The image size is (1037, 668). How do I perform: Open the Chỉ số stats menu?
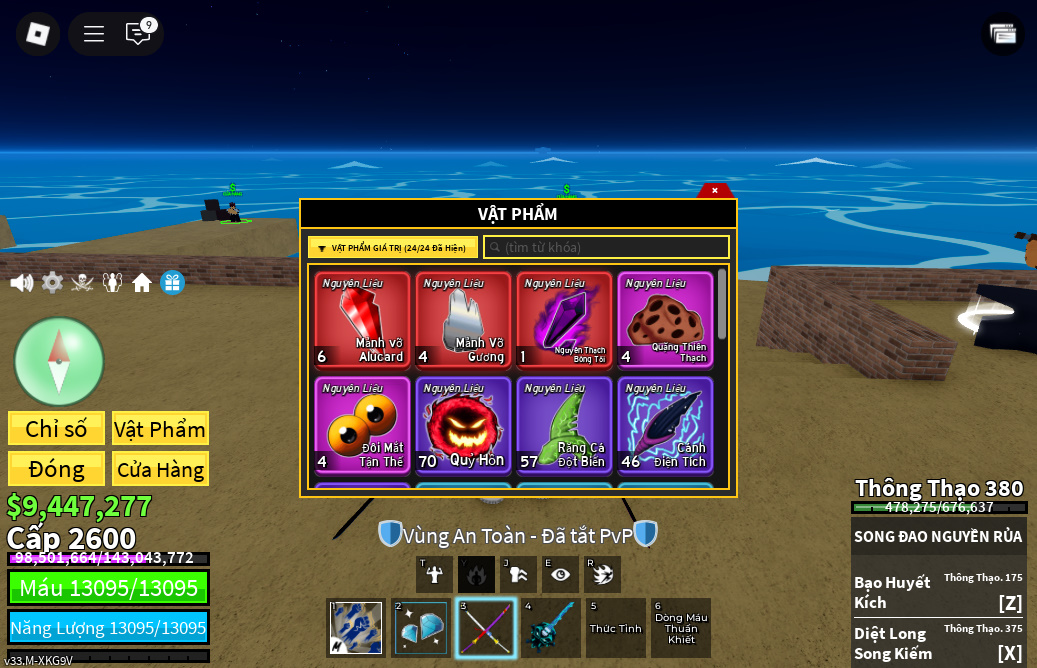point(56,429)
